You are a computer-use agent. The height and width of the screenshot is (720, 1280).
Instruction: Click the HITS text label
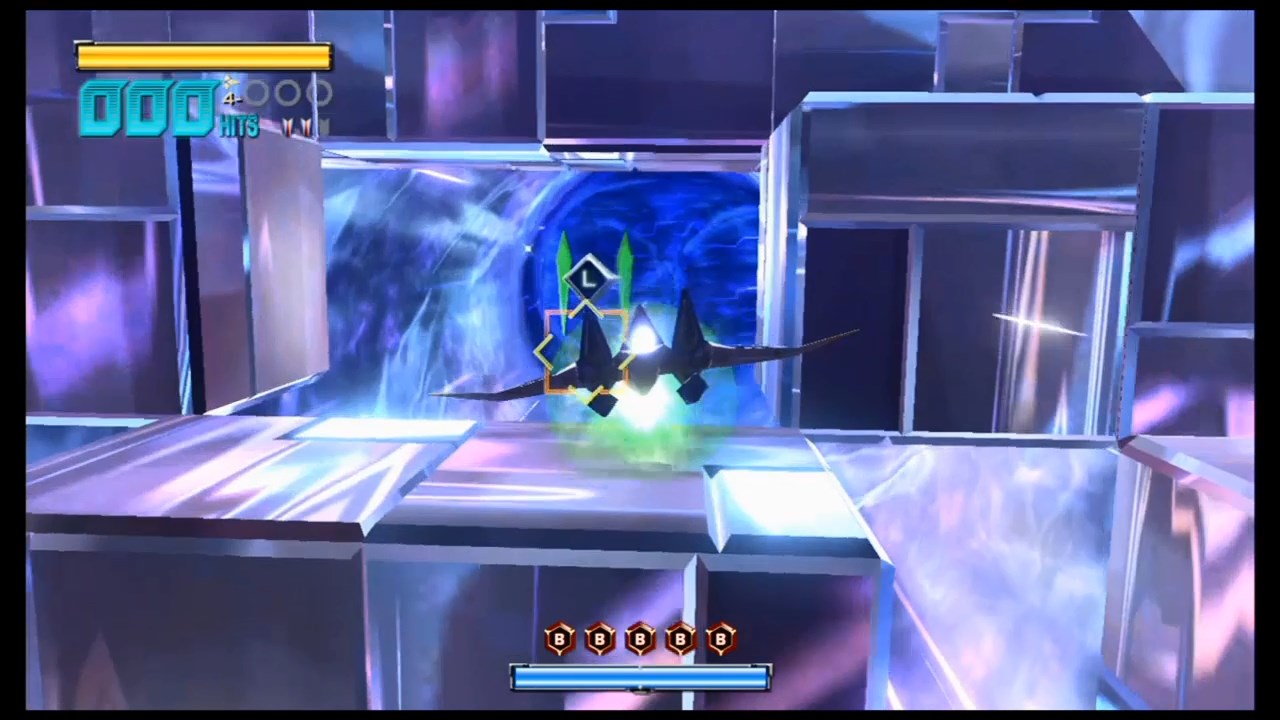coord(238,126)
